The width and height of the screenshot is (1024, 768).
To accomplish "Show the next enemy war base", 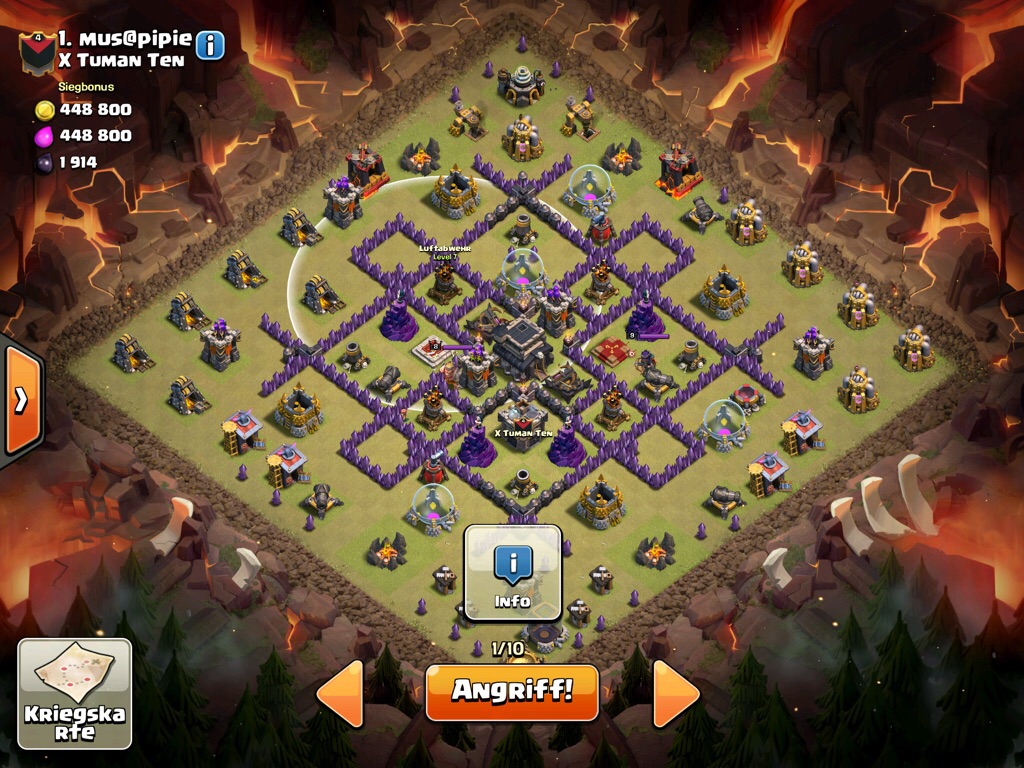I will pyautogui.click(x=677, y=692).
